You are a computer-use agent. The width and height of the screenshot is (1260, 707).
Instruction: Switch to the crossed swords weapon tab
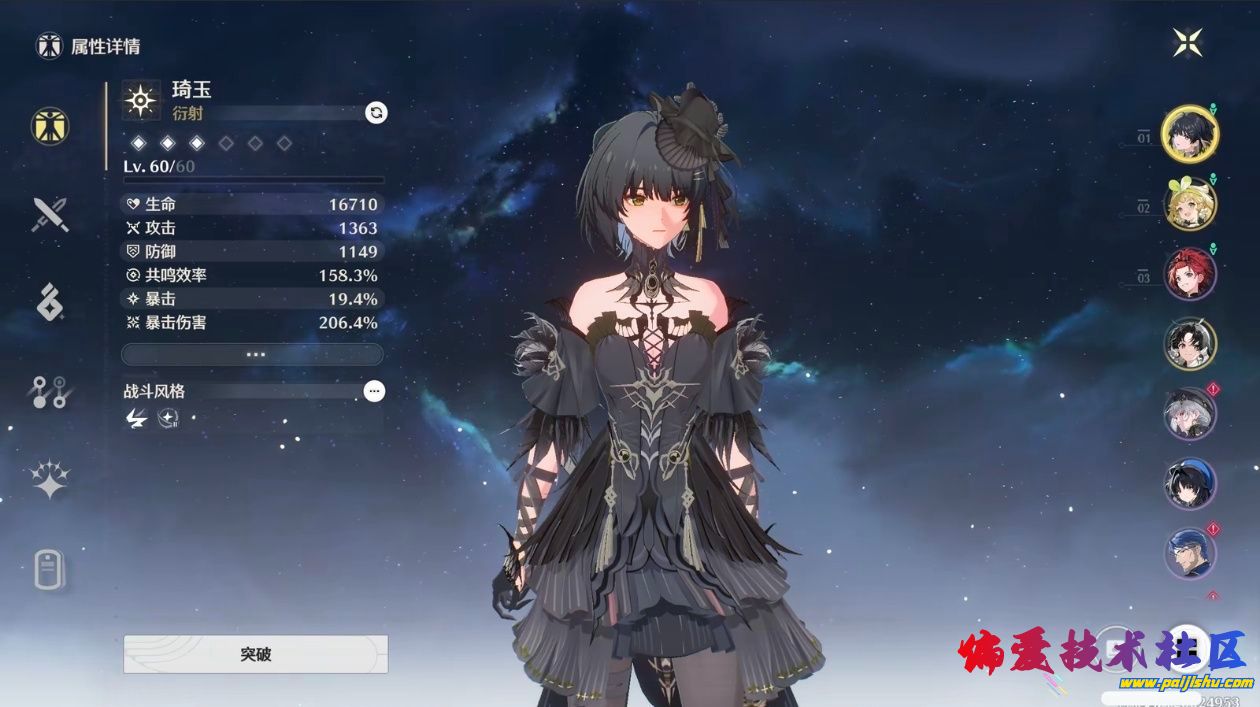point(49,214)
